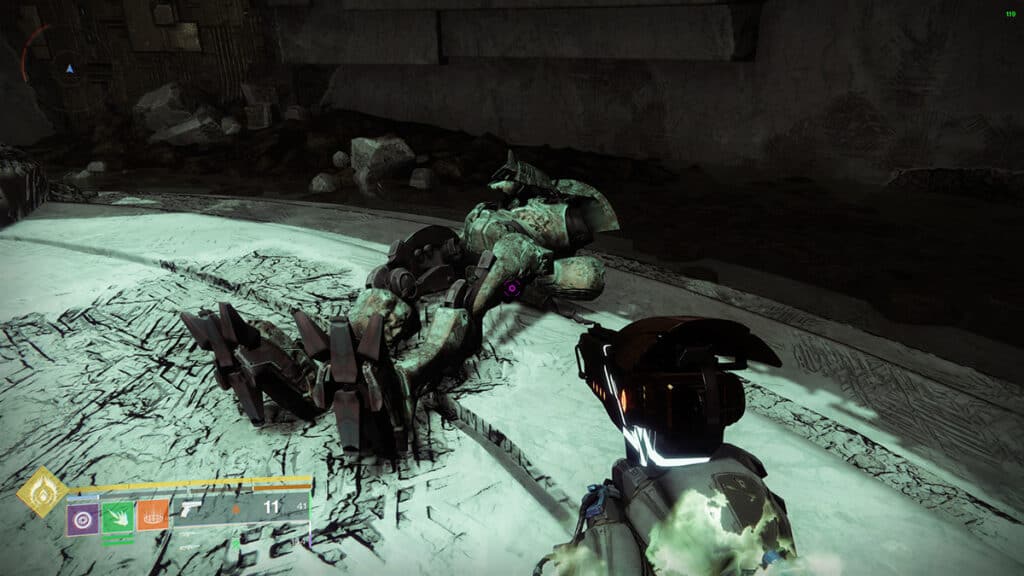
Task: Select the equipped sidearm weapon icon
Action: coord(190,509)
